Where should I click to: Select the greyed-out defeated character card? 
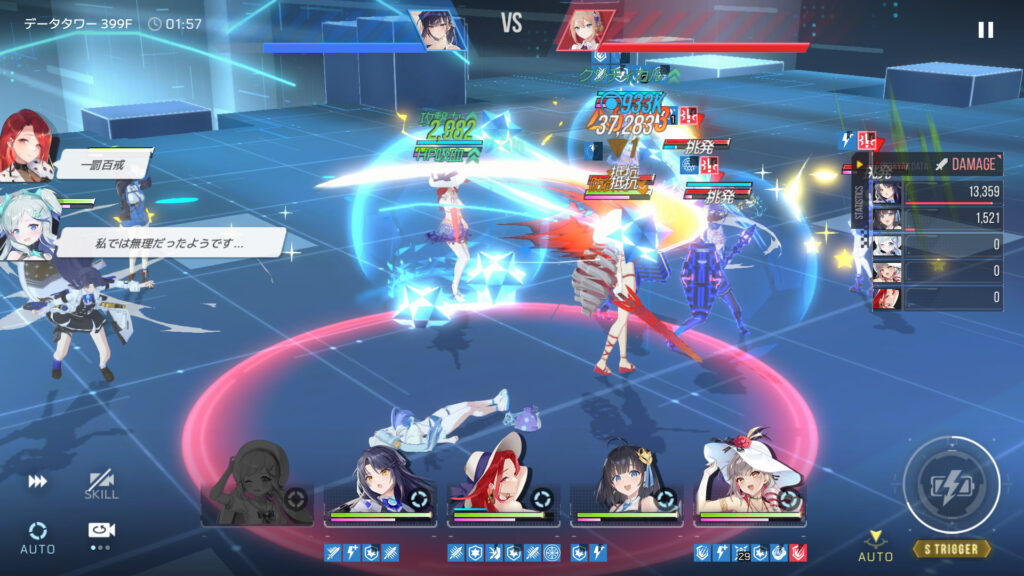(256, 487)
